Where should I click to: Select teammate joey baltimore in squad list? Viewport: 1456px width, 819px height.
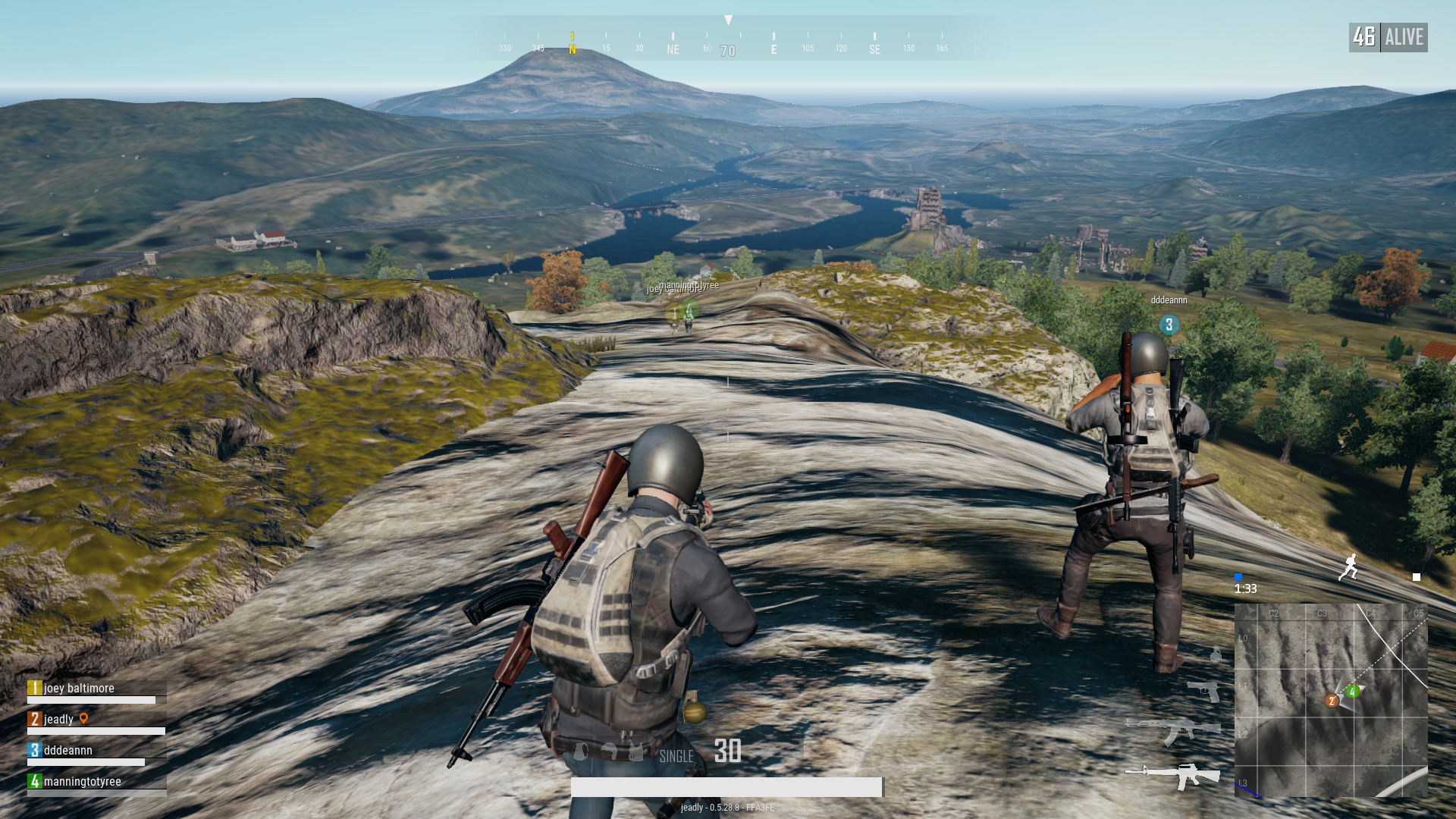click(x=79, y=689)
